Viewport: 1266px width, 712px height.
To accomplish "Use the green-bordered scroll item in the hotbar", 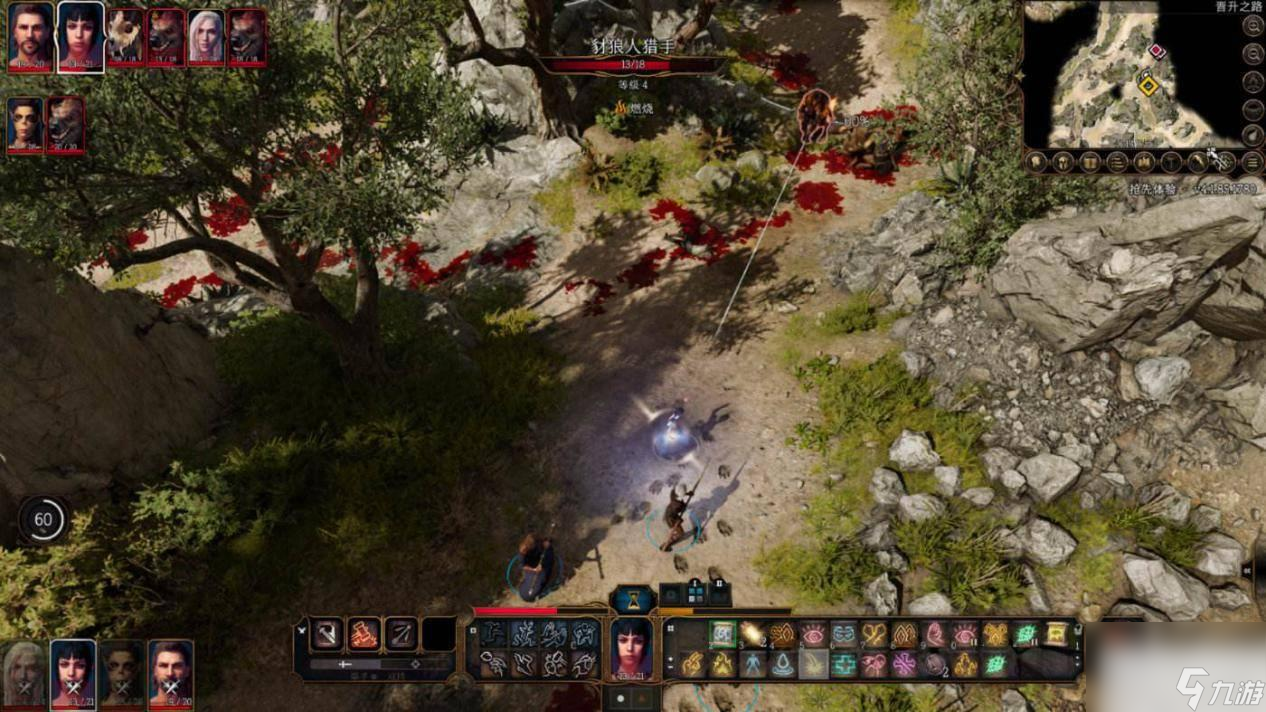I will [722, 633].
